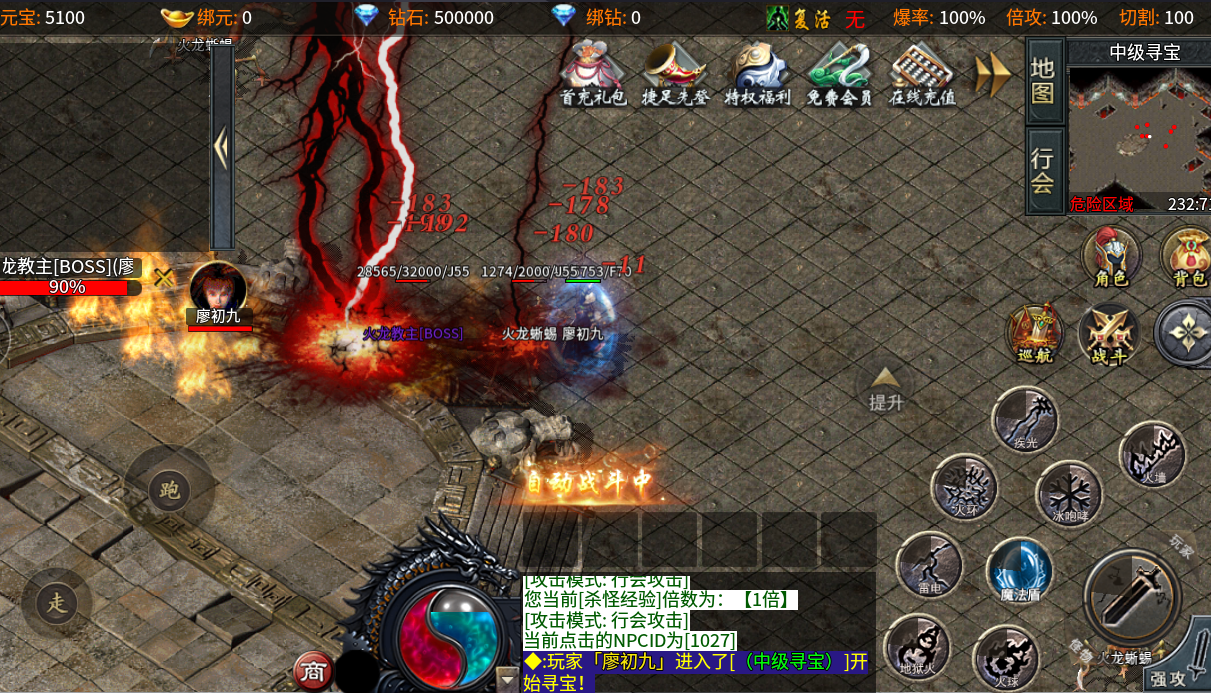The height and width of the screenshot is (693, 1211).
Task: Activate the 魔法盾 magic shield skill
Action: [x=1019, y=571]
